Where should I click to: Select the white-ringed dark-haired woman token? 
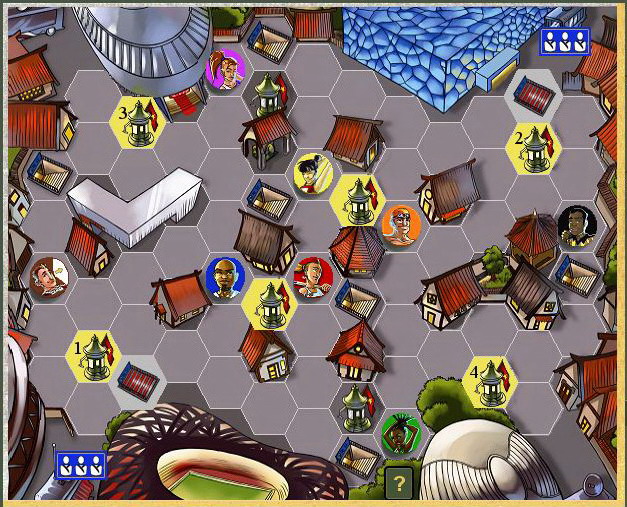pyautogui.click(x=313, y=173)
